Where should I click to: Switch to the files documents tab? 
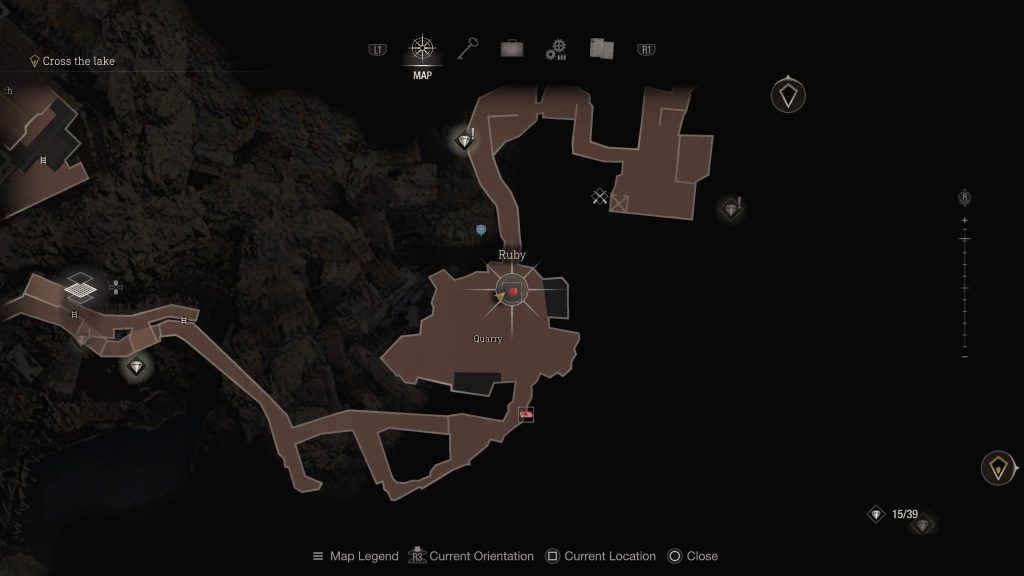pyautogui.click(x=601, y=49)
